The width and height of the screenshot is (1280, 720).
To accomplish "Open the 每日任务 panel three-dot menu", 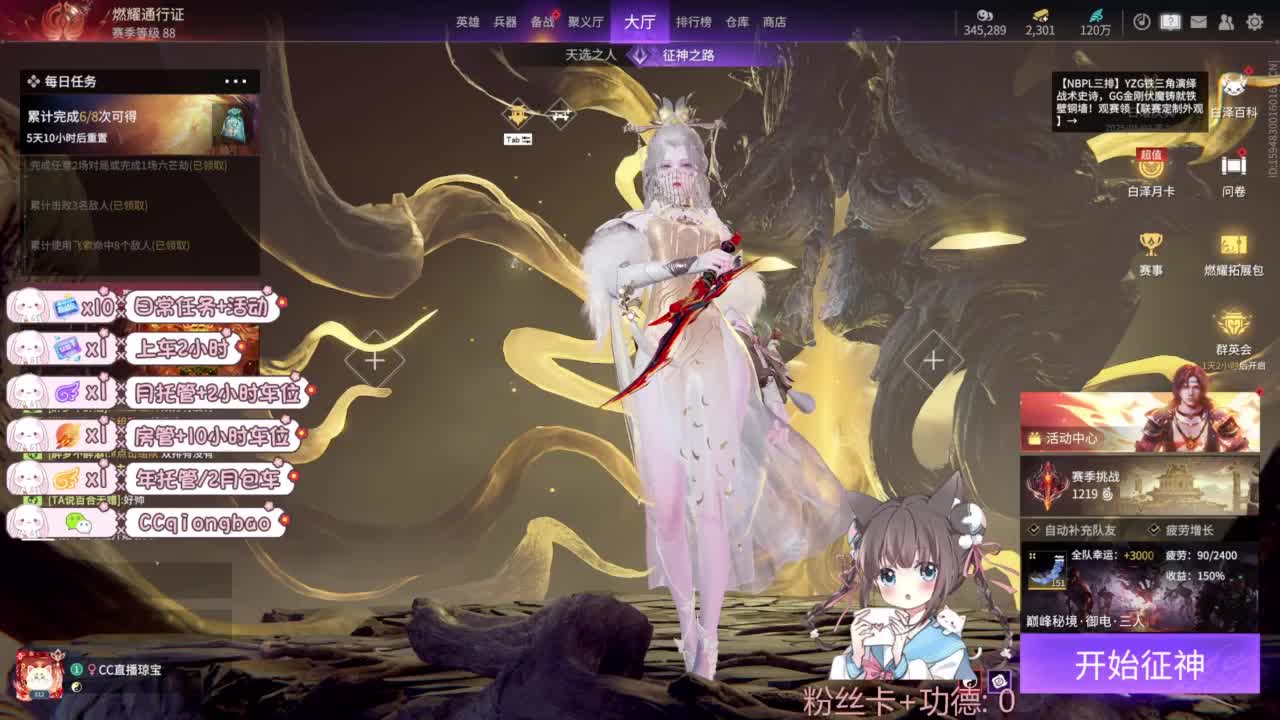I will tap(237, 81).
